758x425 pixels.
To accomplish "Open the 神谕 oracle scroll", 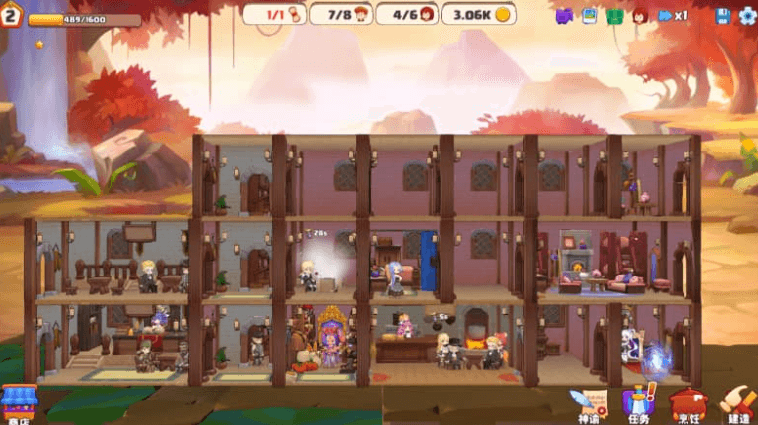I will point(588,404).
